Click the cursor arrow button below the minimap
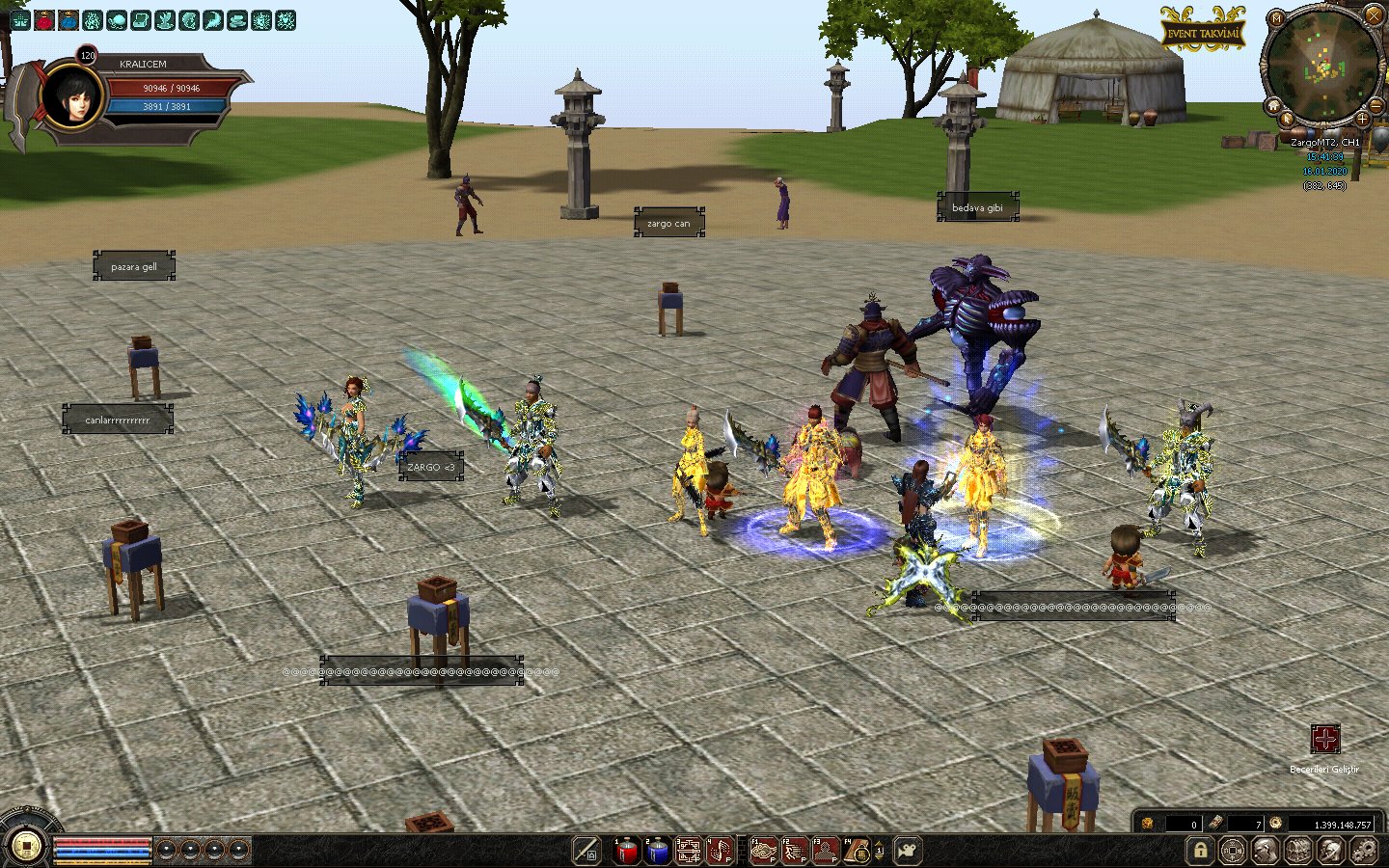 point(1287,121)
